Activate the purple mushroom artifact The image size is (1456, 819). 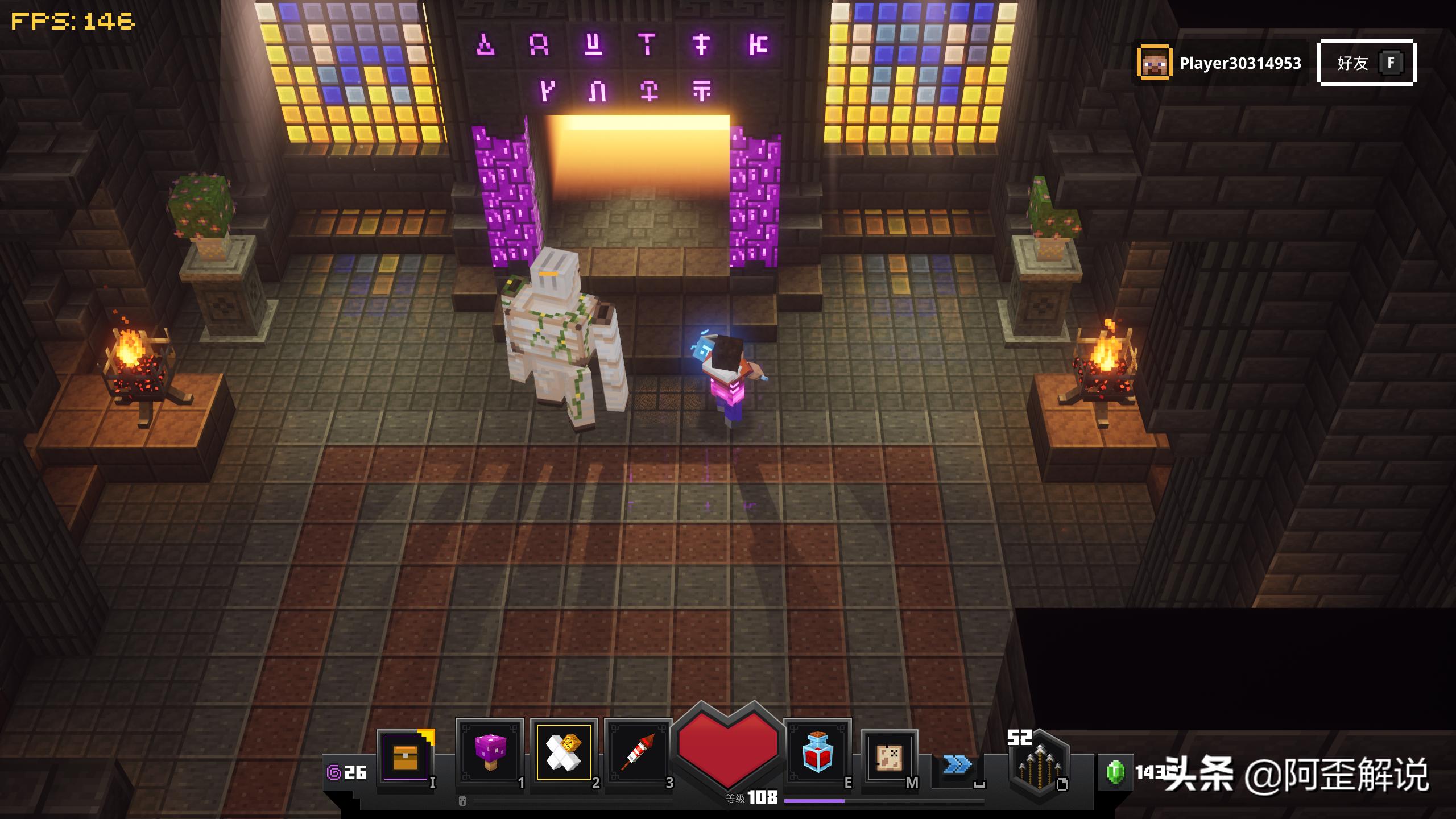click(x=490, y=753)
